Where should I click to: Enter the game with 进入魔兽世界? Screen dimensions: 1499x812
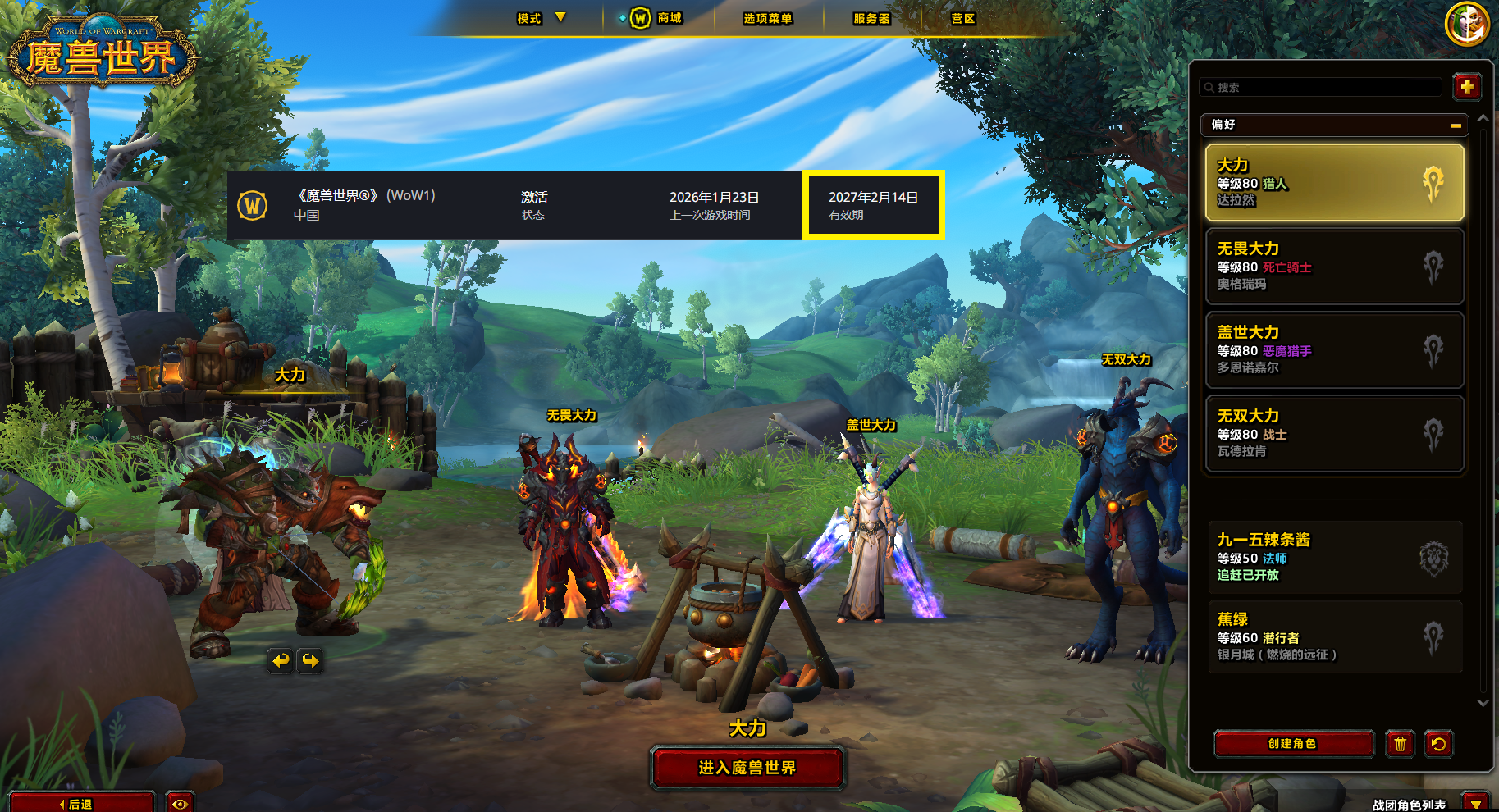pyautogui.click(x=747, y=768)
